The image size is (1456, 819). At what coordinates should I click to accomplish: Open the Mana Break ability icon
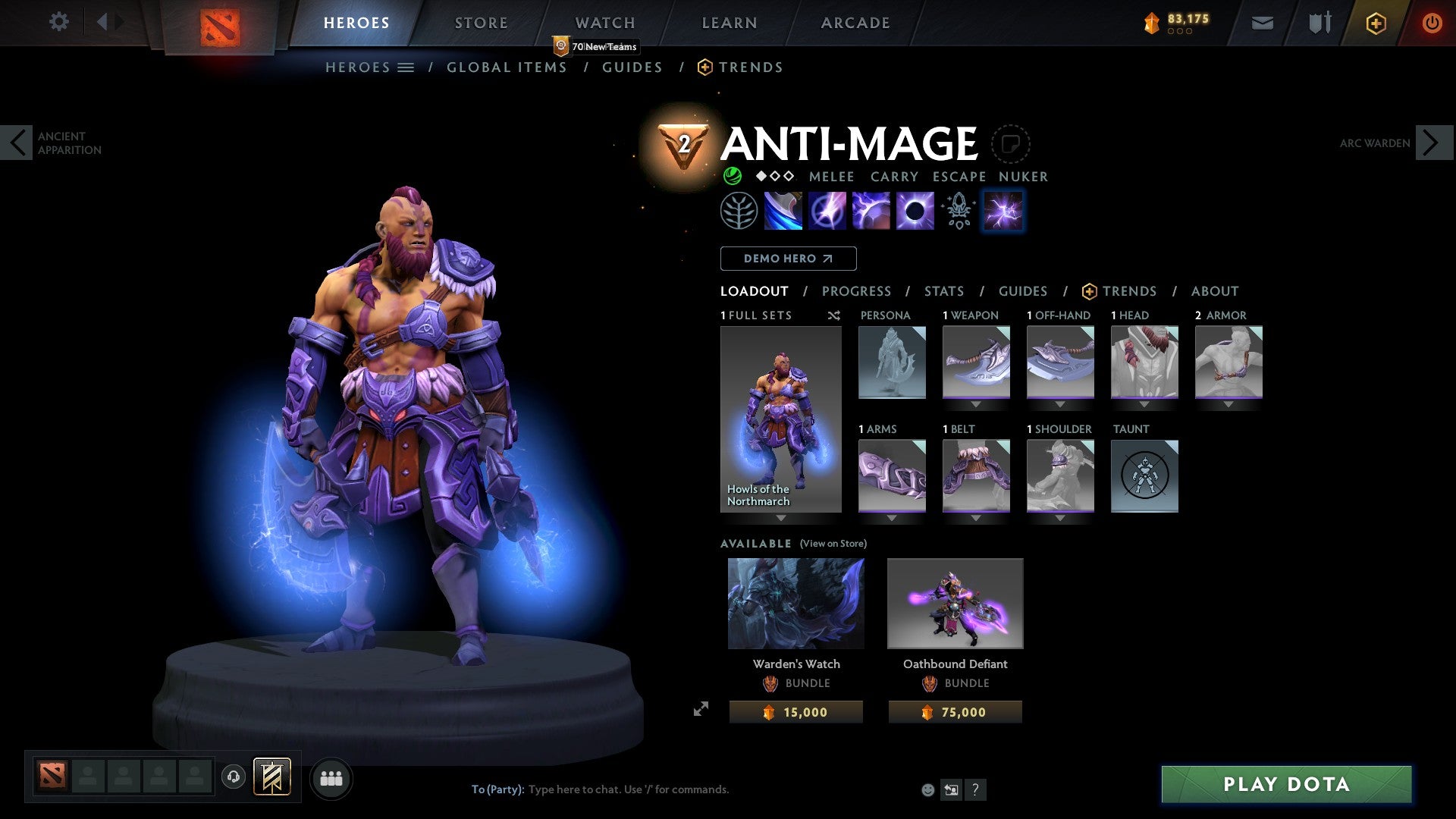pyautogui.click(x=785, y=210)
